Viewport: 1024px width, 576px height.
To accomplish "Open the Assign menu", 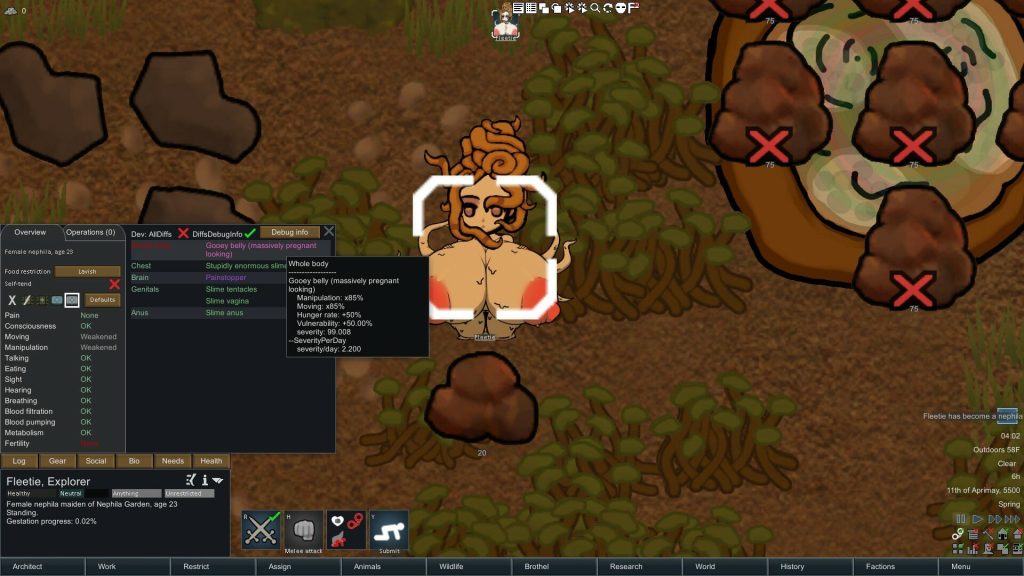I will pos(280,566).
